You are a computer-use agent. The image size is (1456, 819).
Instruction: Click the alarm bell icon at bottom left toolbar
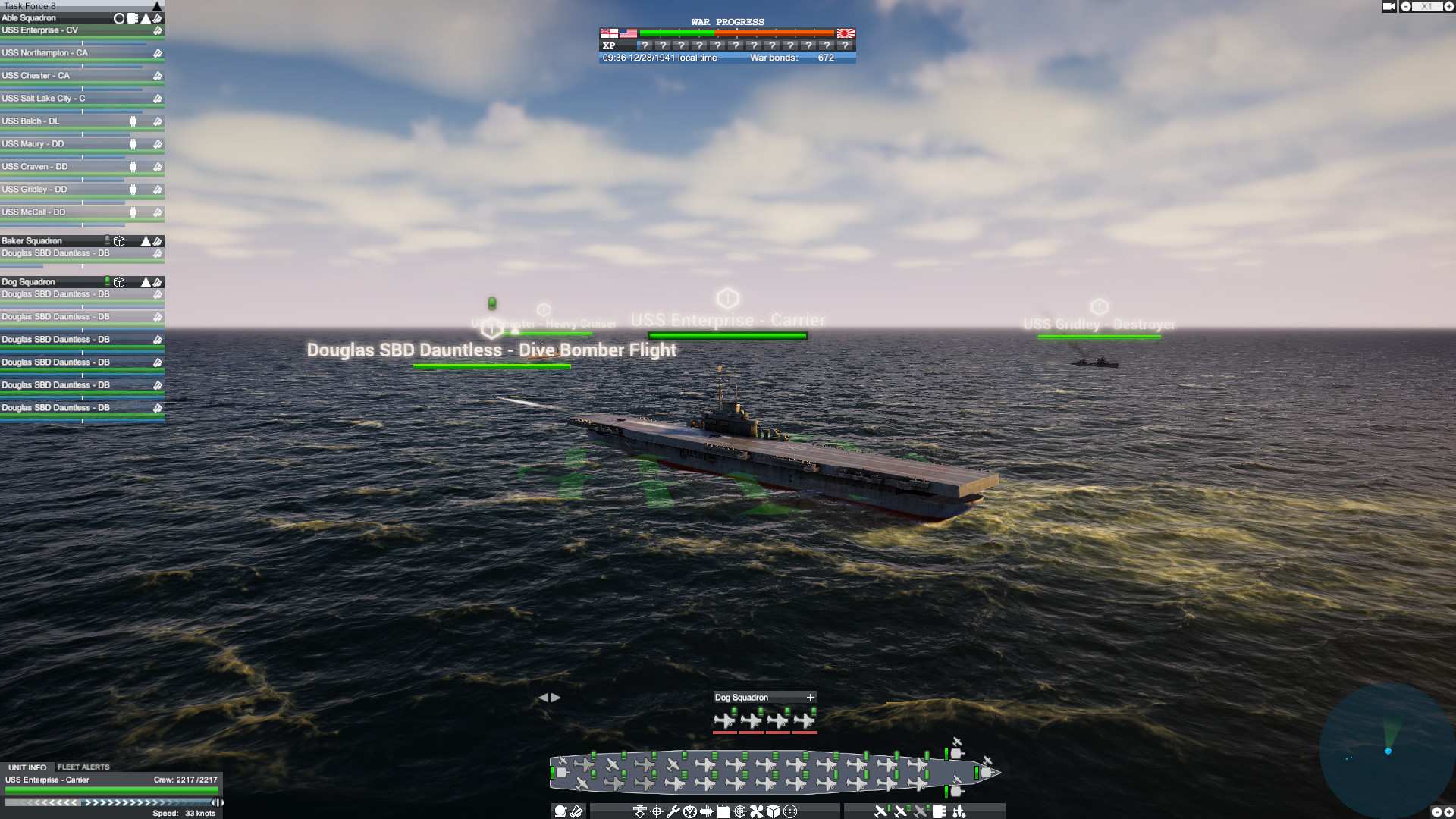click(559, 811)
